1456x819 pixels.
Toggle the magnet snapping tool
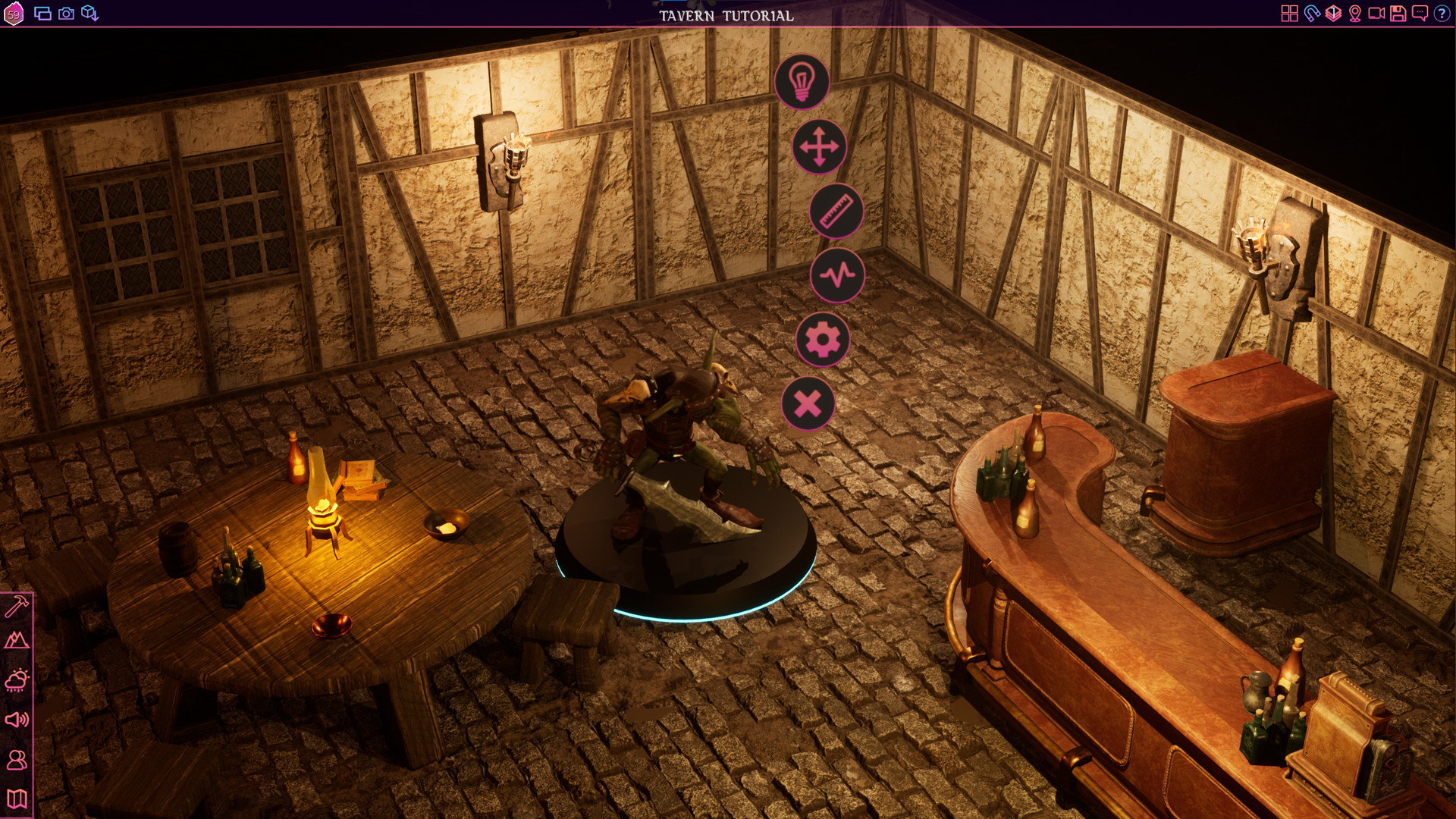tap(1311, 13)
